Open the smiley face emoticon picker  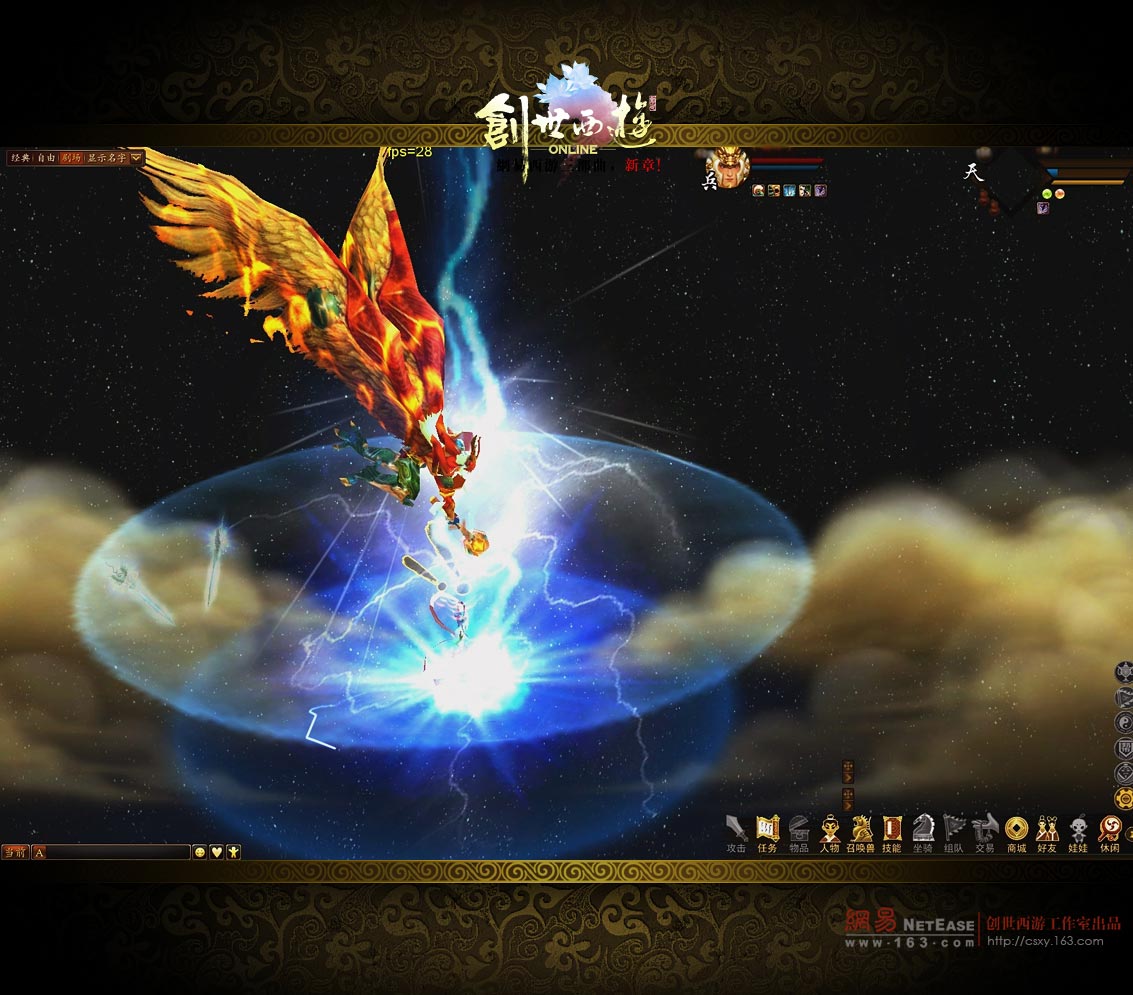coord(200,852)
